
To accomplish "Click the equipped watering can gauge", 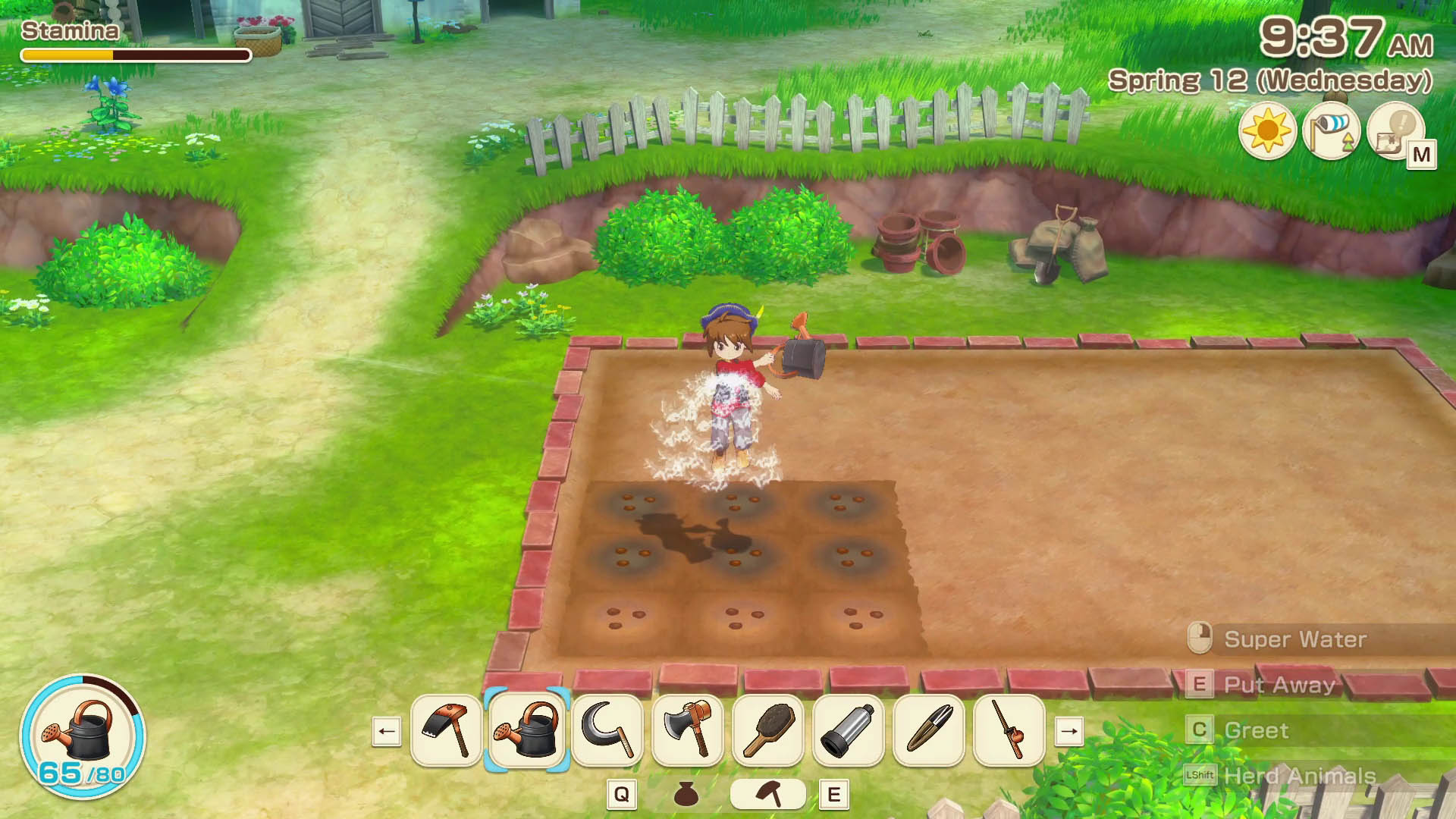I will click(83, 736).
